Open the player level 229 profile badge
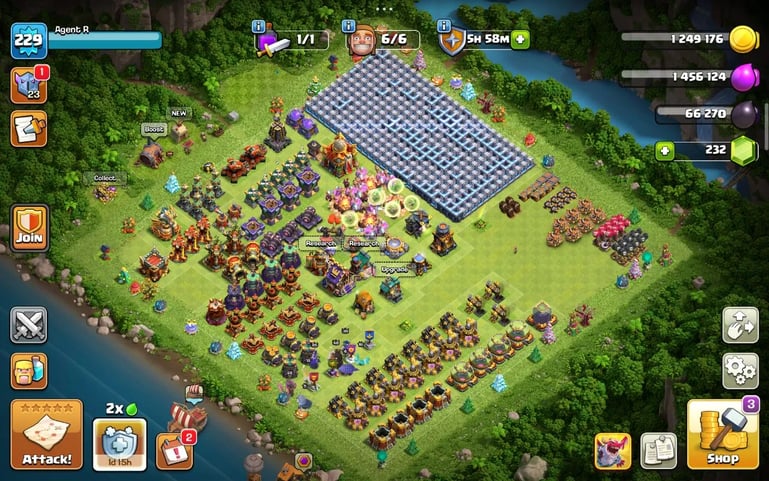The height and width of the screenshot is (481, 769). (29, 41)
